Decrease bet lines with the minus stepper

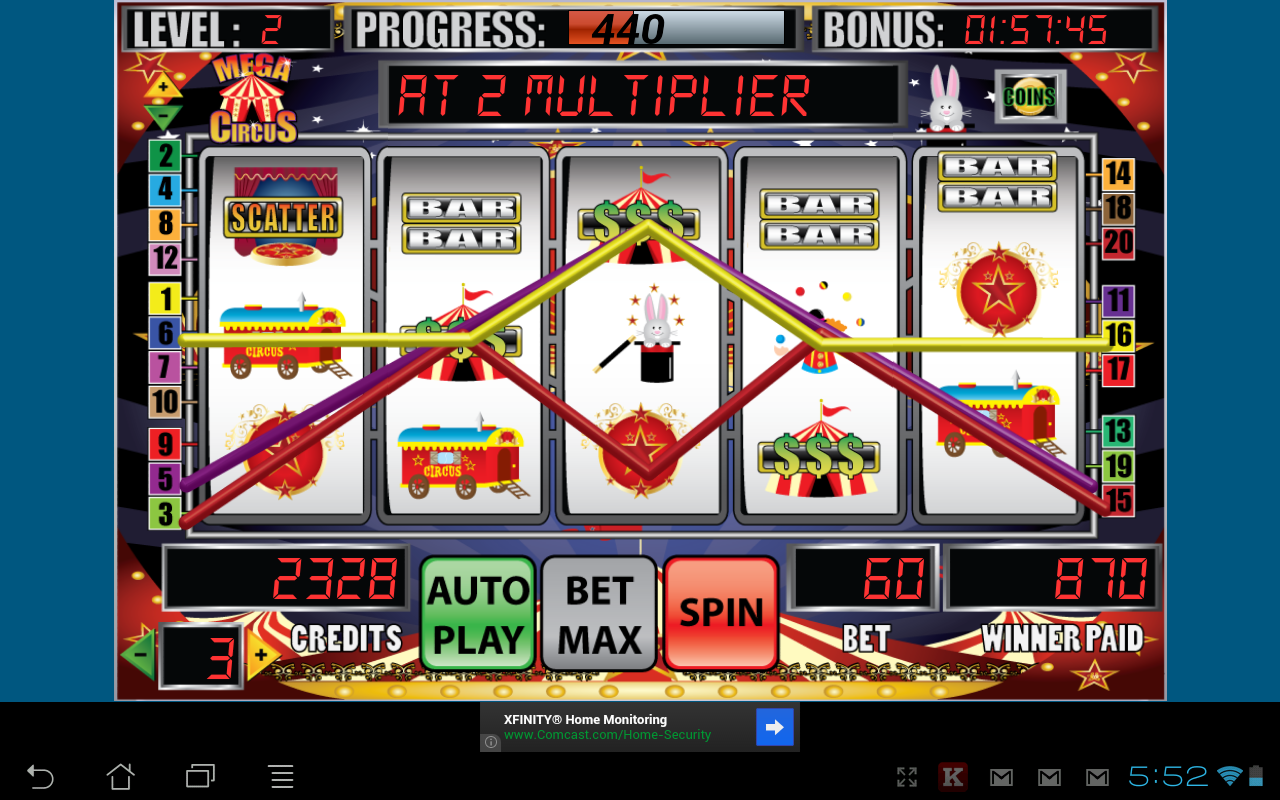tap(143, 653)
